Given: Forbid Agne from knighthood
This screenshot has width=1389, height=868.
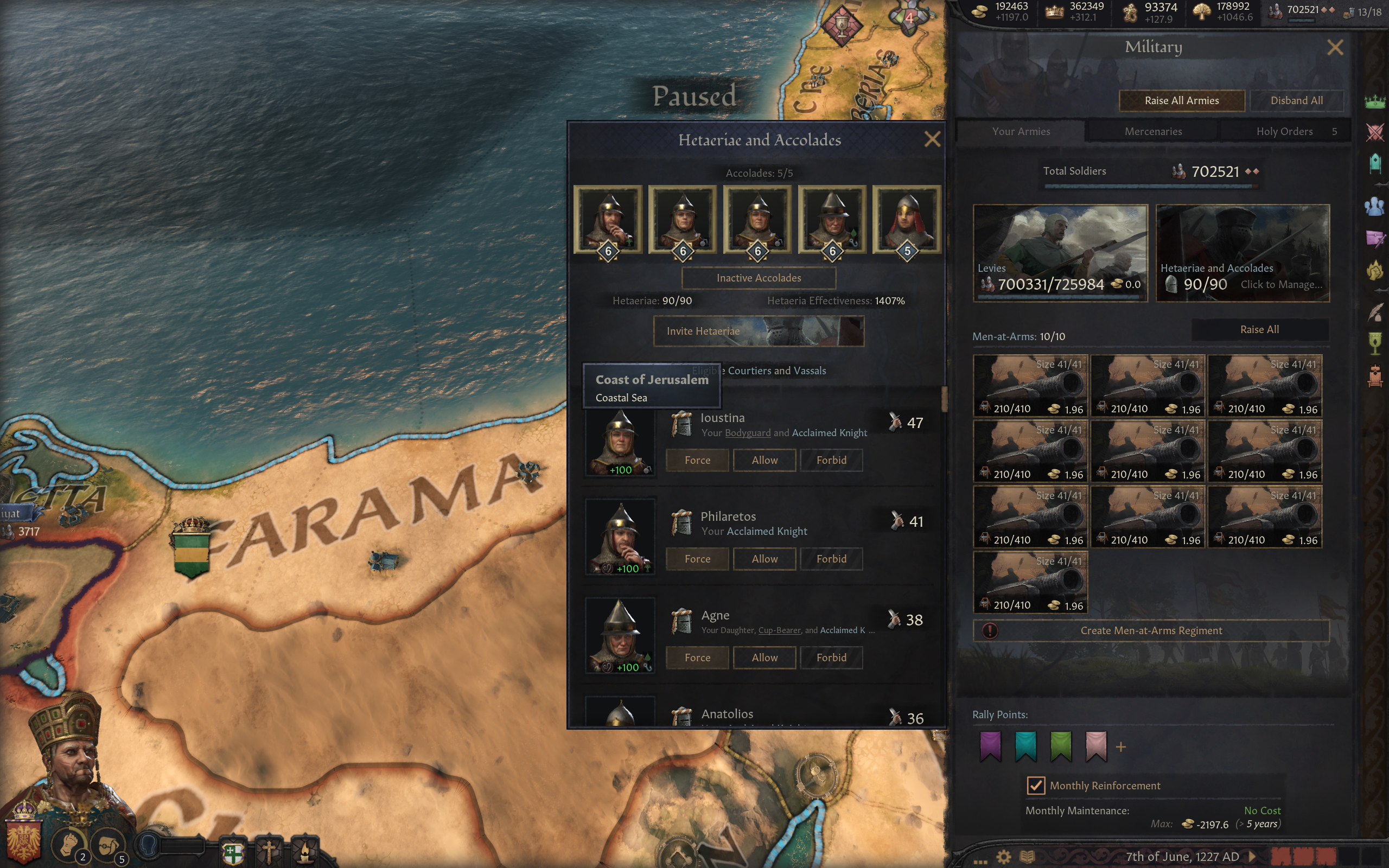Looking at the screenshot, I should coord(831,658).
